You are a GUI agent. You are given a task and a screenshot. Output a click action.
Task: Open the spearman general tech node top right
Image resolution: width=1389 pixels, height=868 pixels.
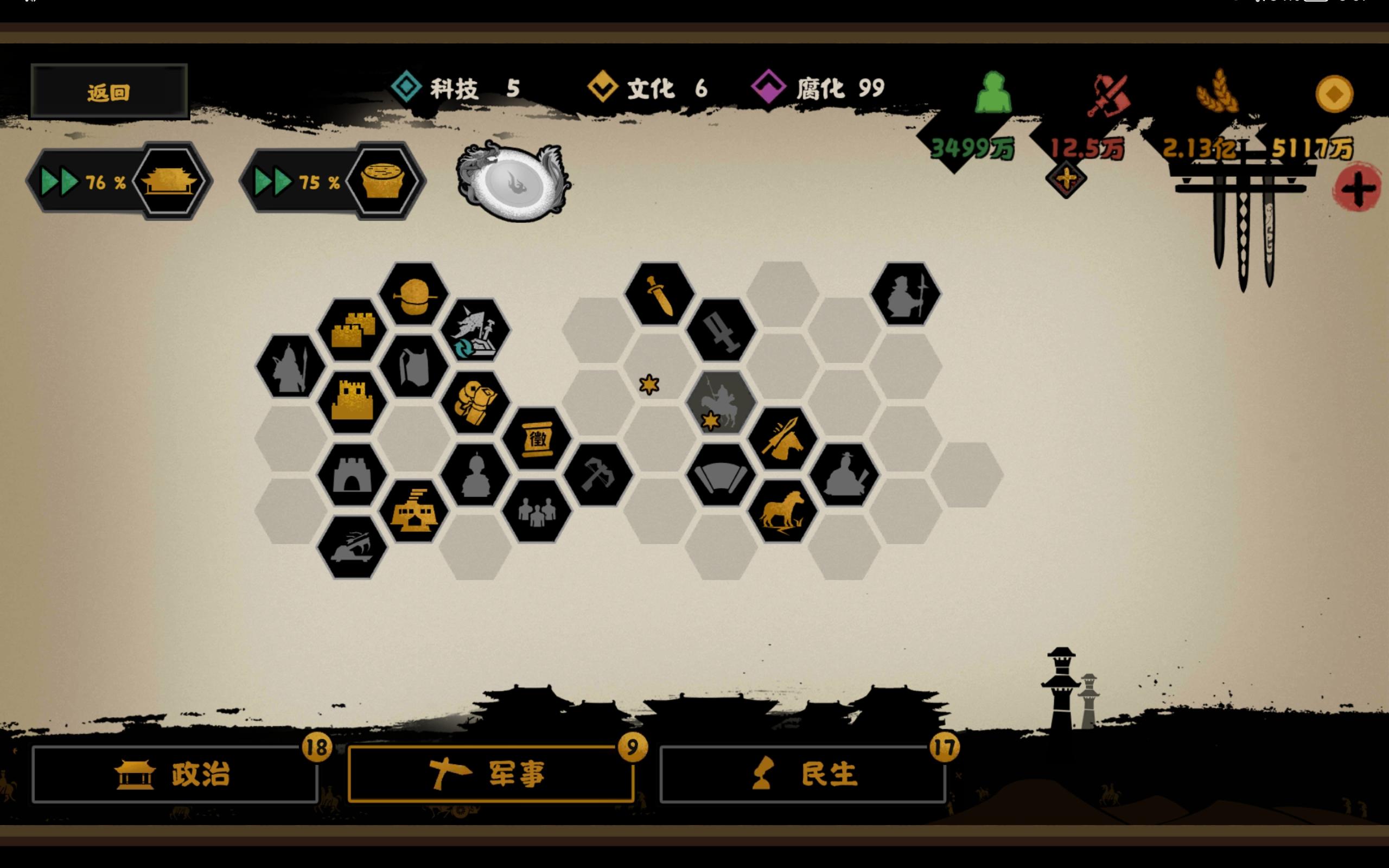tap(906, 293)
